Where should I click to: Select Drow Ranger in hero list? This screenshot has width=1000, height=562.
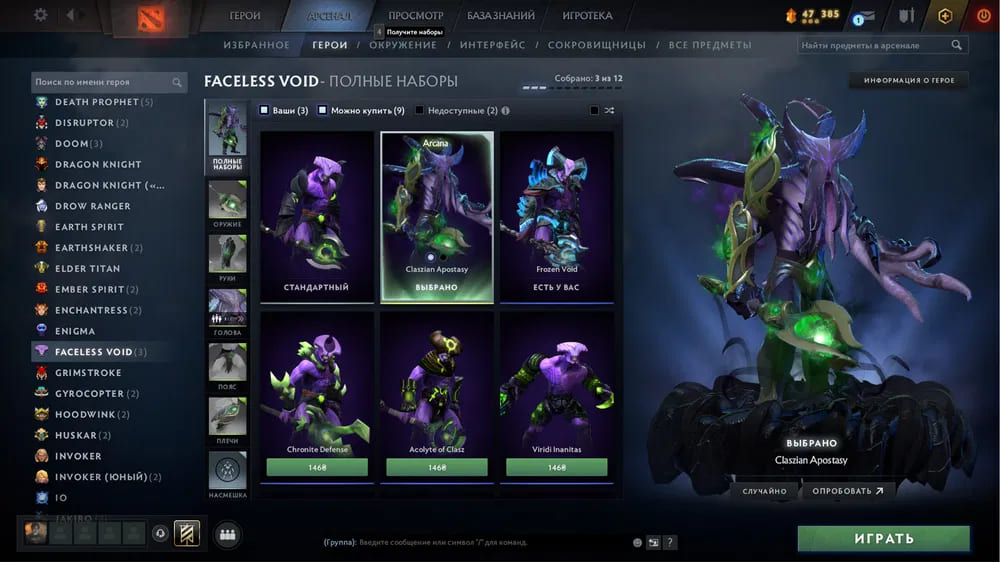click(92, 206)
